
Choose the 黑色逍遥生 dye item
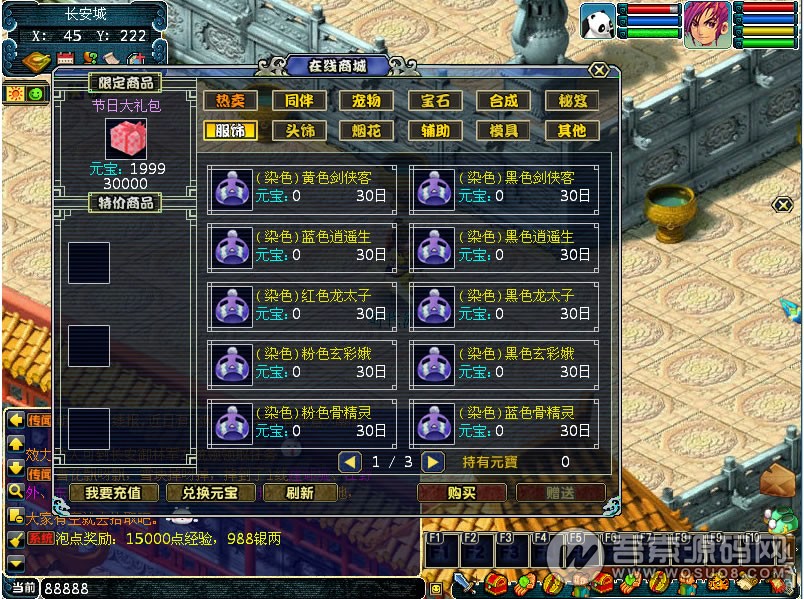(504, 246)
